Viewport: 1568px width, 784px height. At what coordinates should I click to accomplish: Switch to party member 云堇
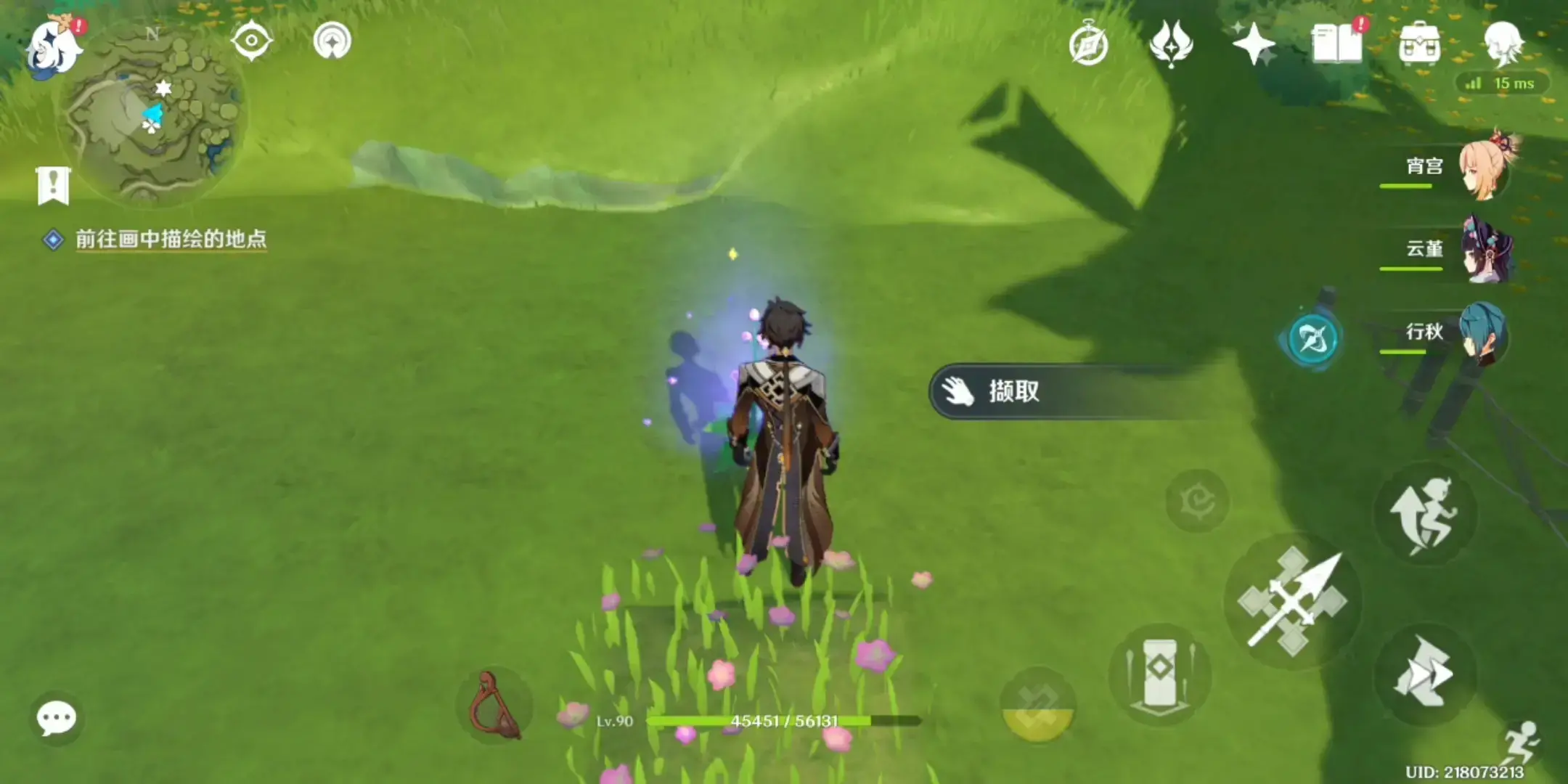(1485, 250)
